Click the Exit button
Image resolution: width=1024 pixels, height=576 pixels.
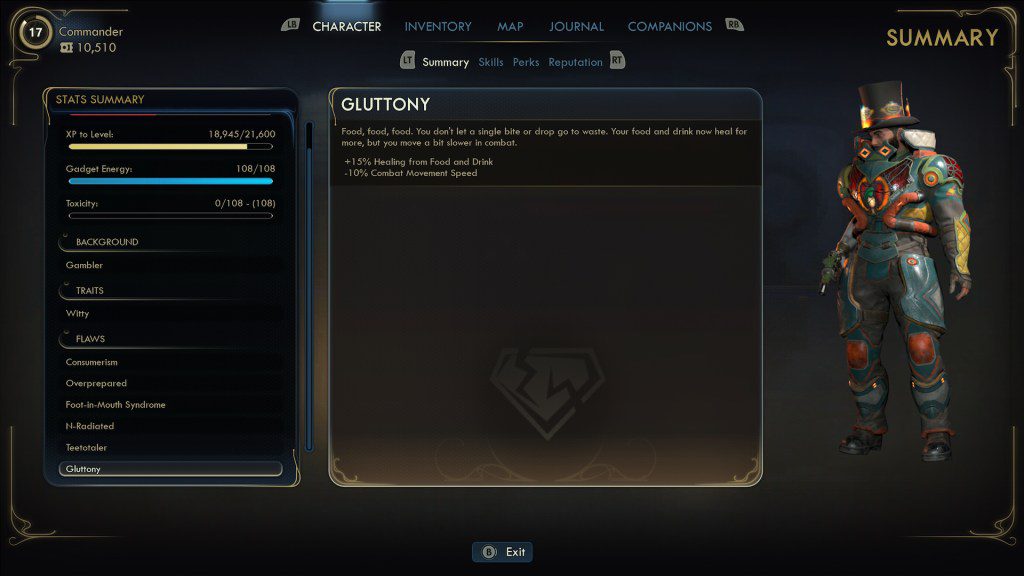(x=503, y=552)
